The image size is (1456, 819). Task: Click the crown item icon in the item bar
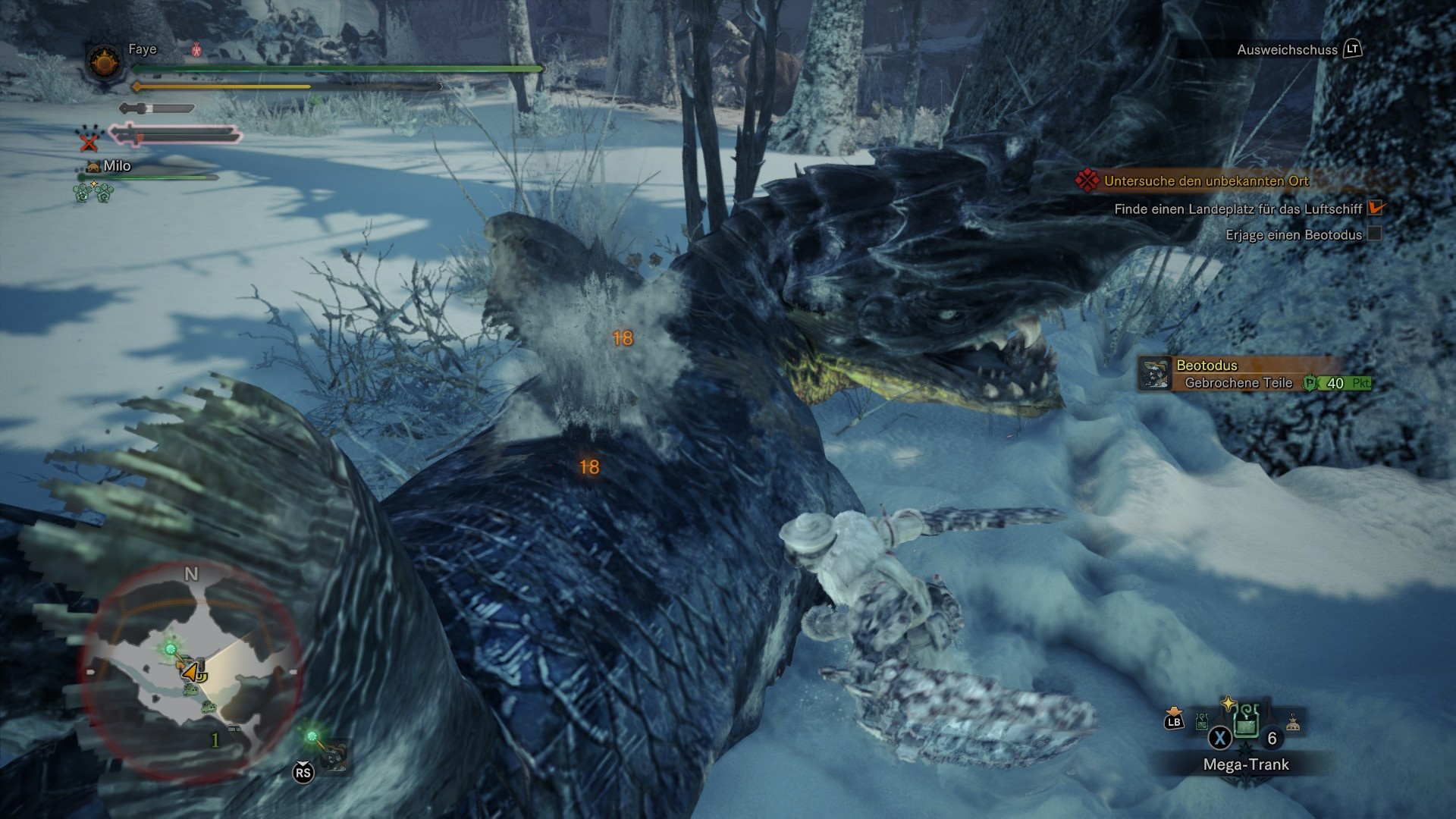pos(1293,722)
